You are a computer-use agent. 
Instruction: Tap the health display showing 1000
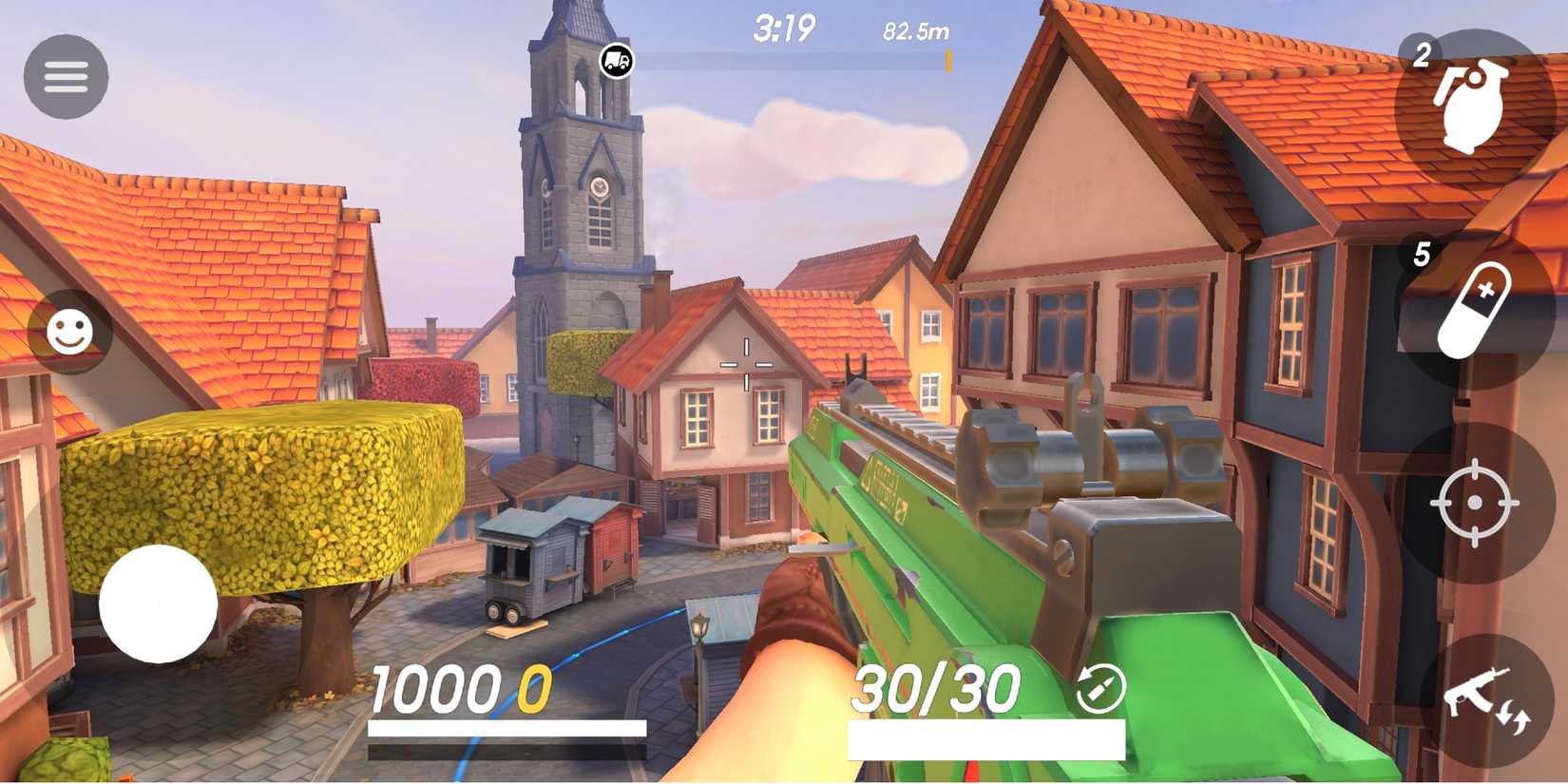point(437,686)
